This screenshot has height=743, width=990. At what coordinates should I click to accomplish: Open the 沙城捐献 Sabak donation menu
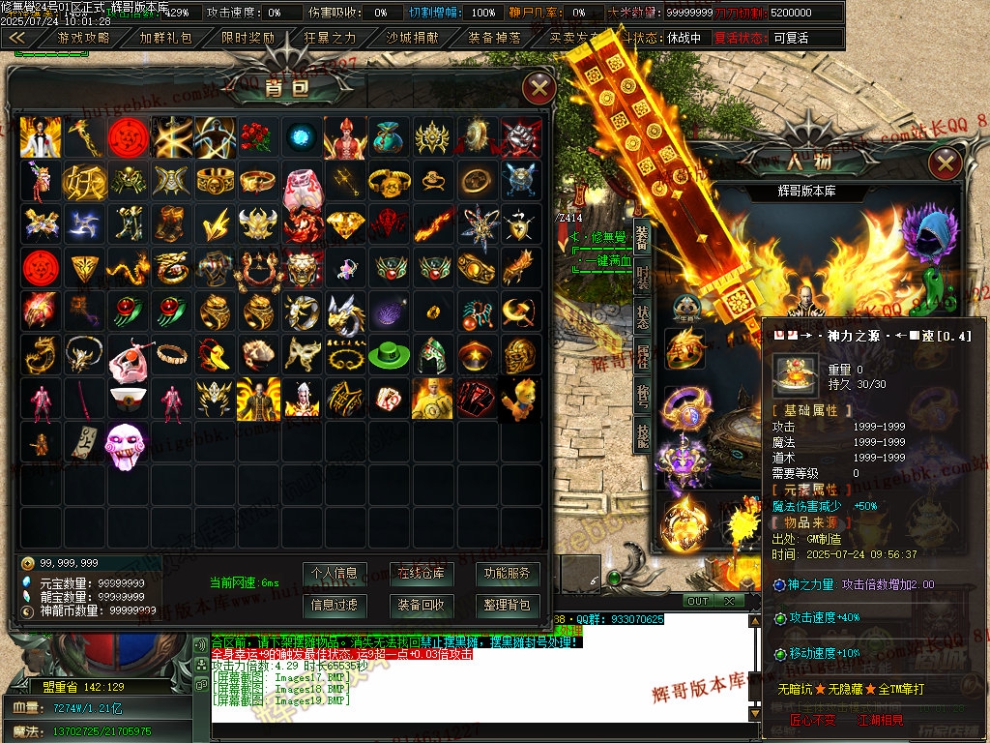click(412, 38)
